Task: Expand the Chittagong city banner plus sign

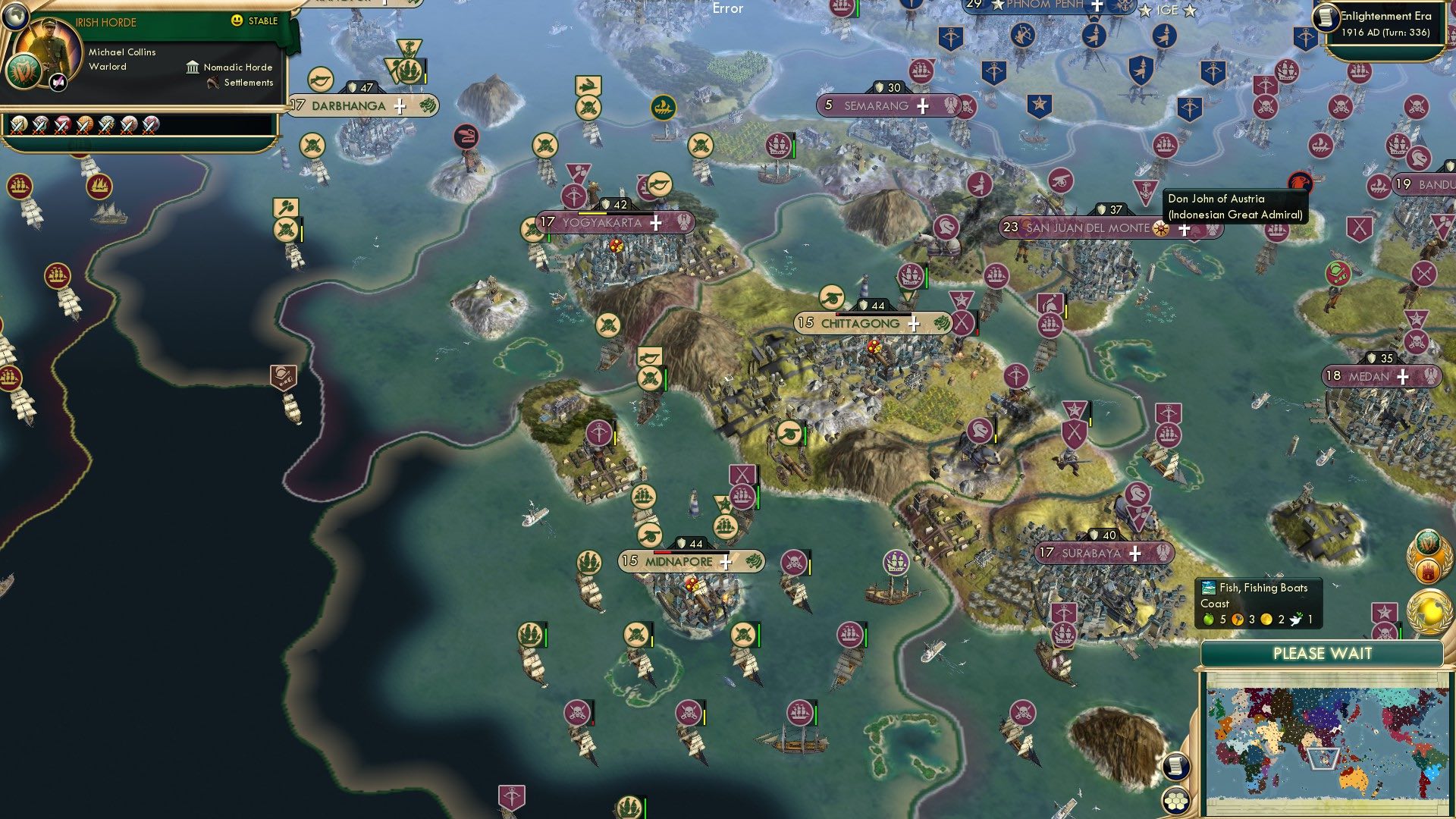Action: point(913,324)
